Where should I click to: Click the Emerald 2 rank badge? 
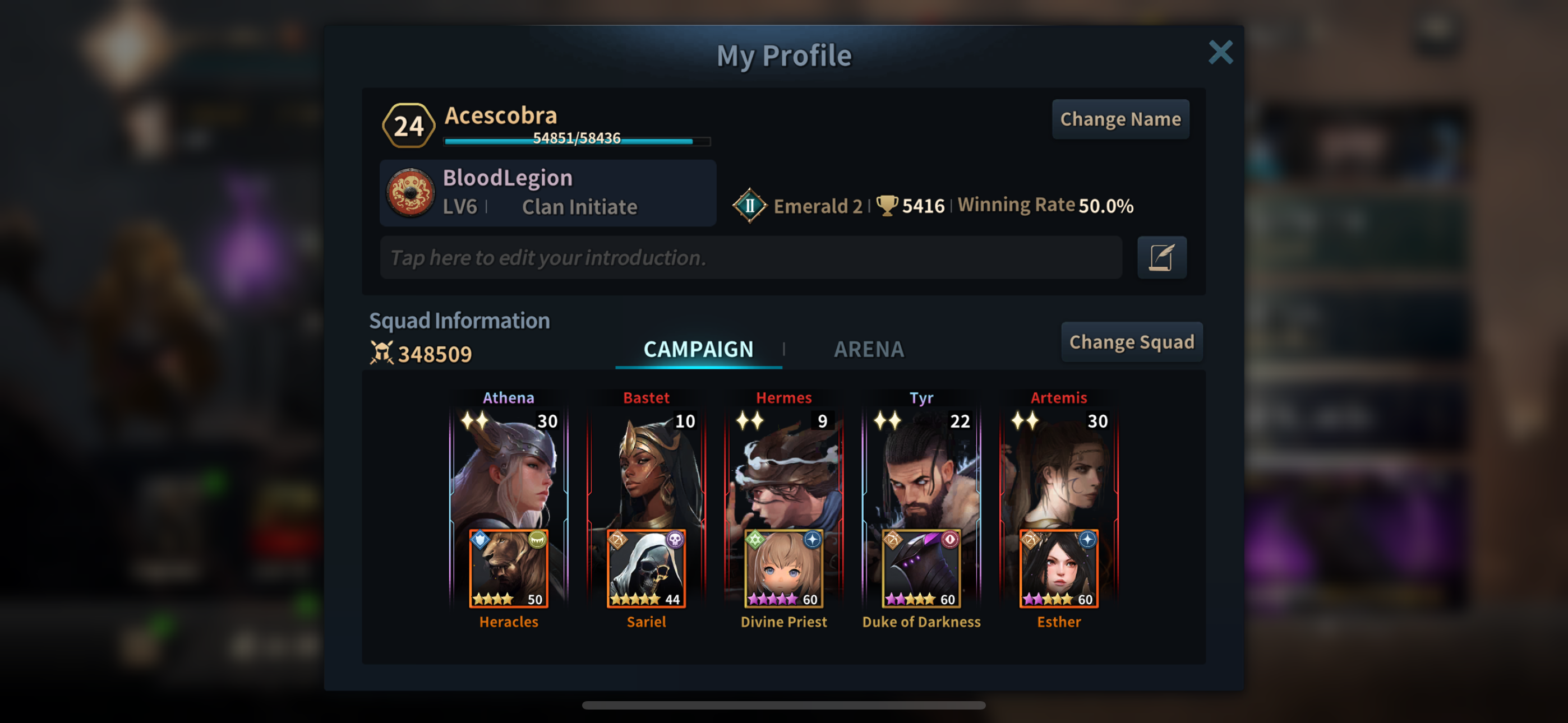point(749,206)
